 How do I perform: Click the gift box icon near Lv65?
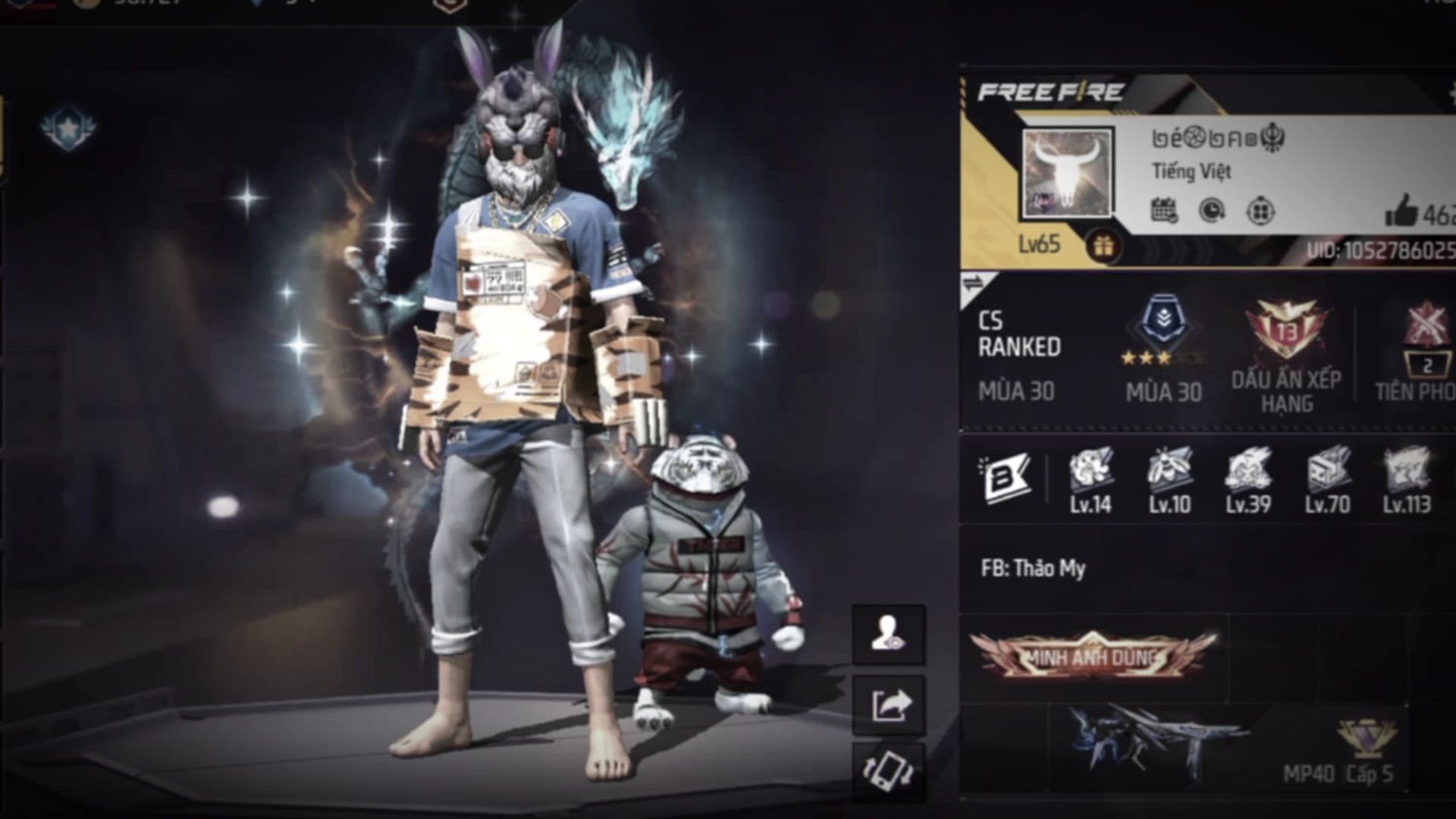pyautogui.click(x=1103, y=246)
